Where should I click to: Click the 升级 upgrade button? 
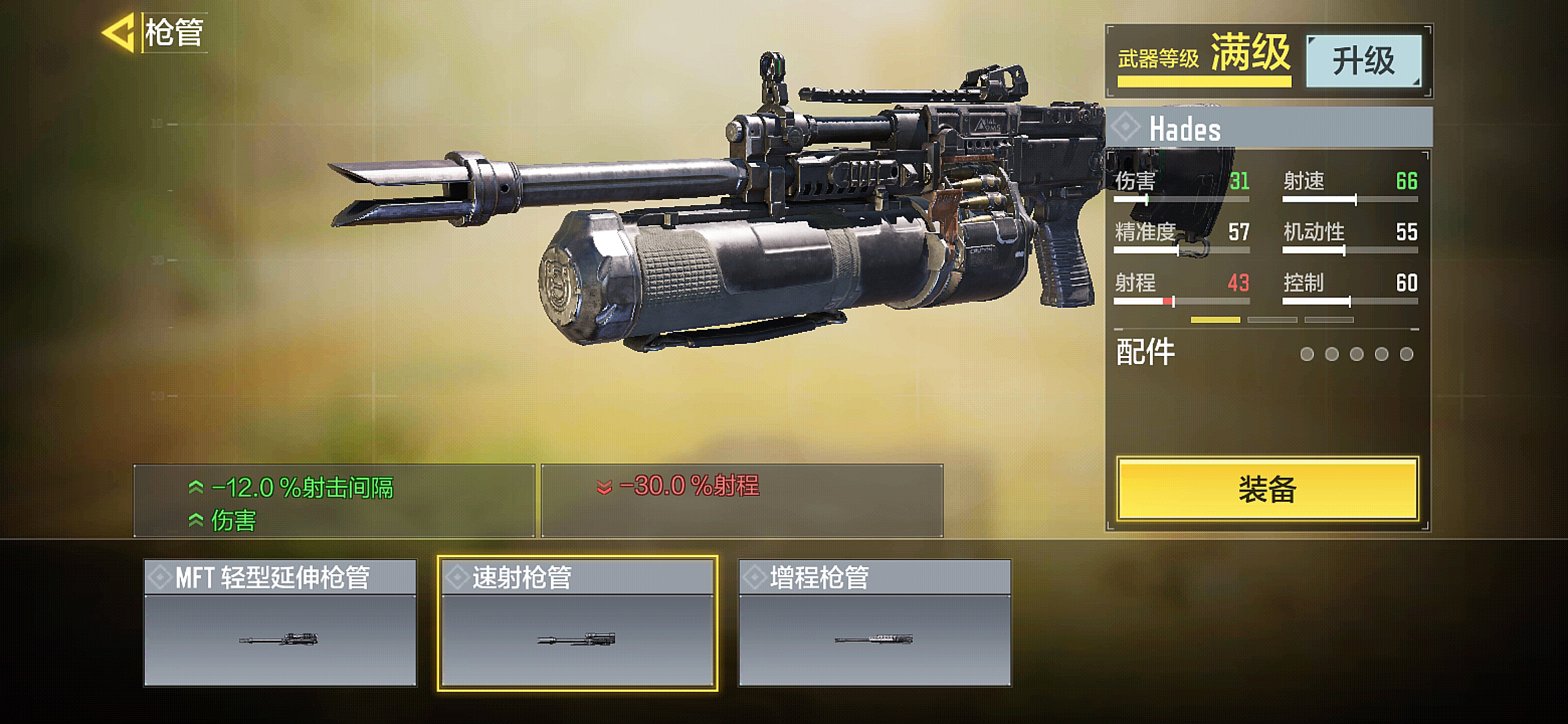coord(1364,61)
